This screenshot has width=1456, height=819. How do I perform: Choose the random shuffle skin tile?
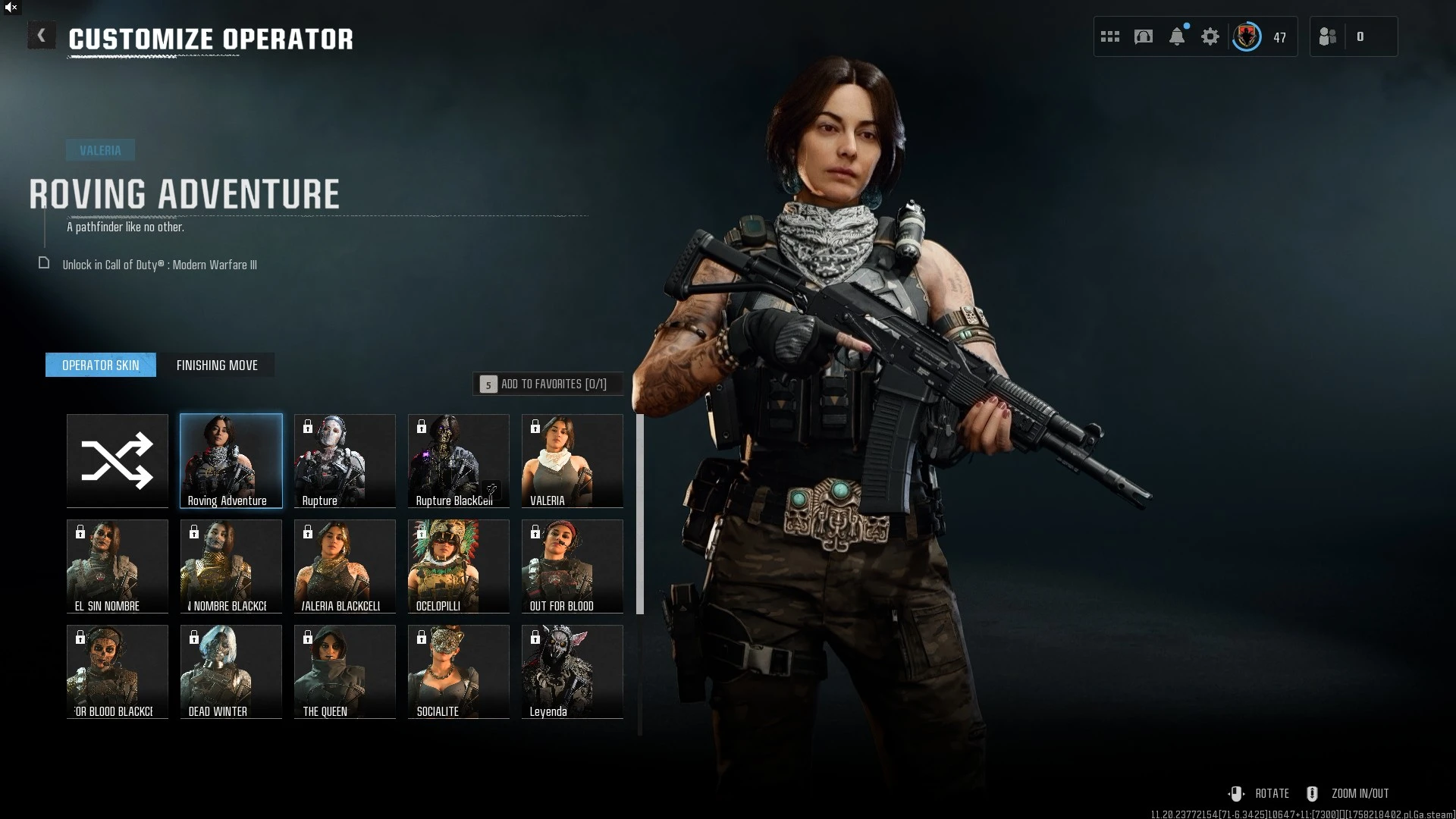coord(118,460)
